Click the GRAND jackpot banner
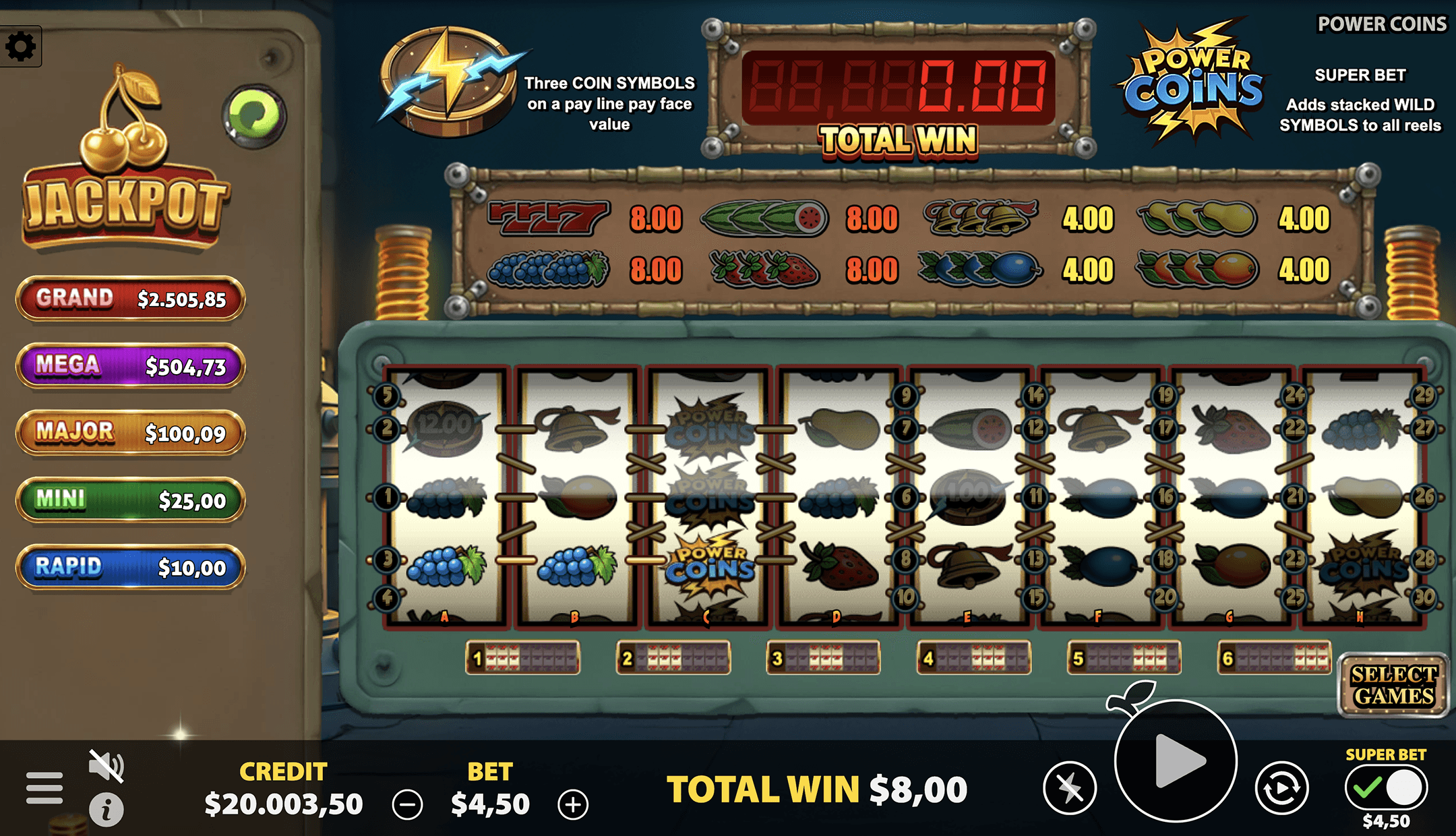 click(130, 299)
